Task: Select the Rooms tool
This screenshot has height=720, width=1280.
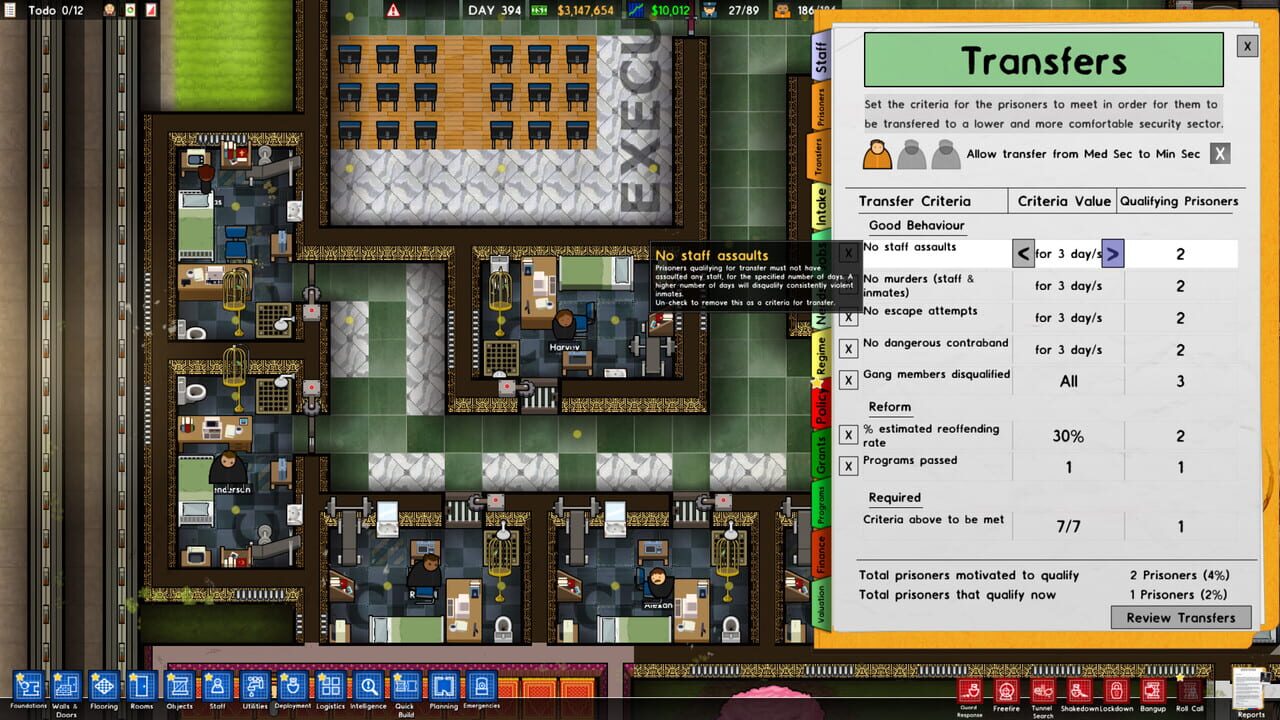Action: click(142, 687)
